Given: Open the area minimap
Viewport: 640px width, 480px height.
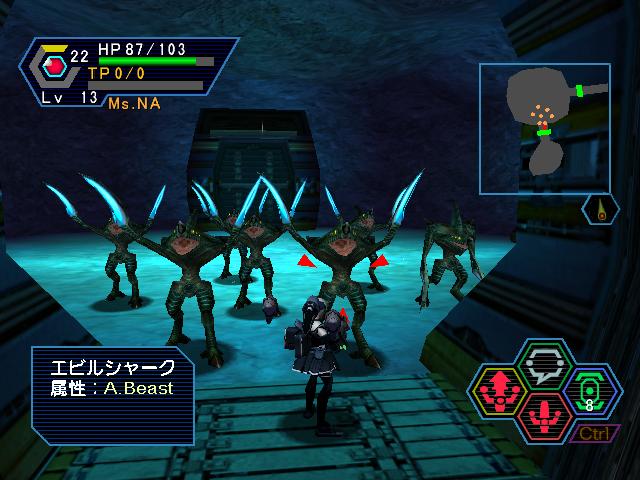Looking at the screenshot, I should pyautogui.click(x=543, y=127).
